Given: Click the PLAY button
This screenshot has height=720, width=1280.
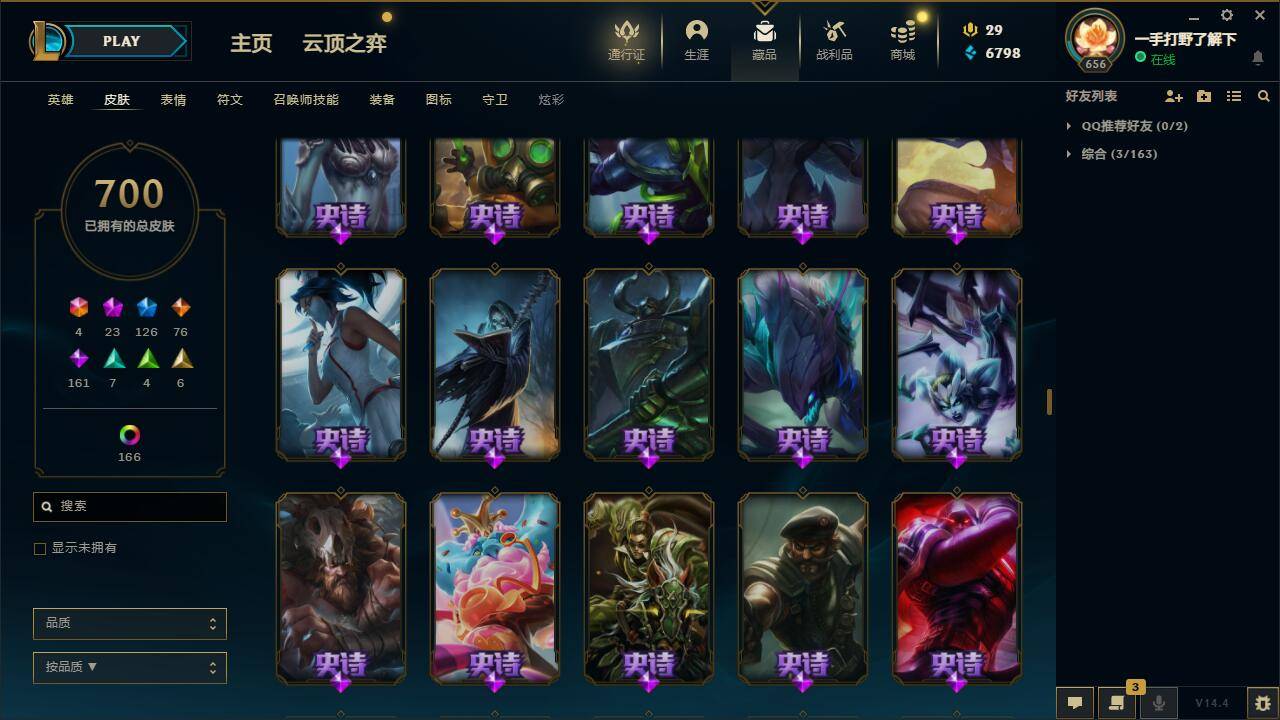Looking at the screenshot, I should click(122, 41).
